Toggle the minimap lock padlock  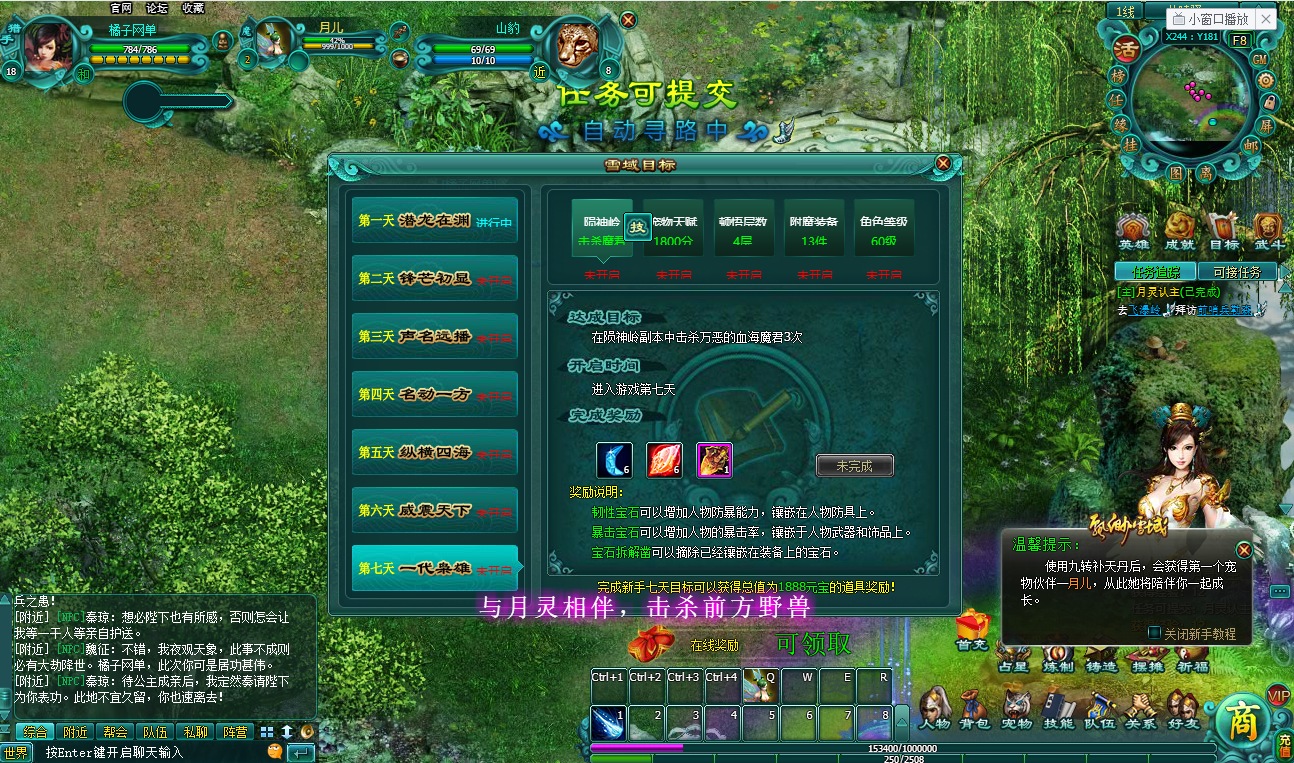tap(1270, 101)
